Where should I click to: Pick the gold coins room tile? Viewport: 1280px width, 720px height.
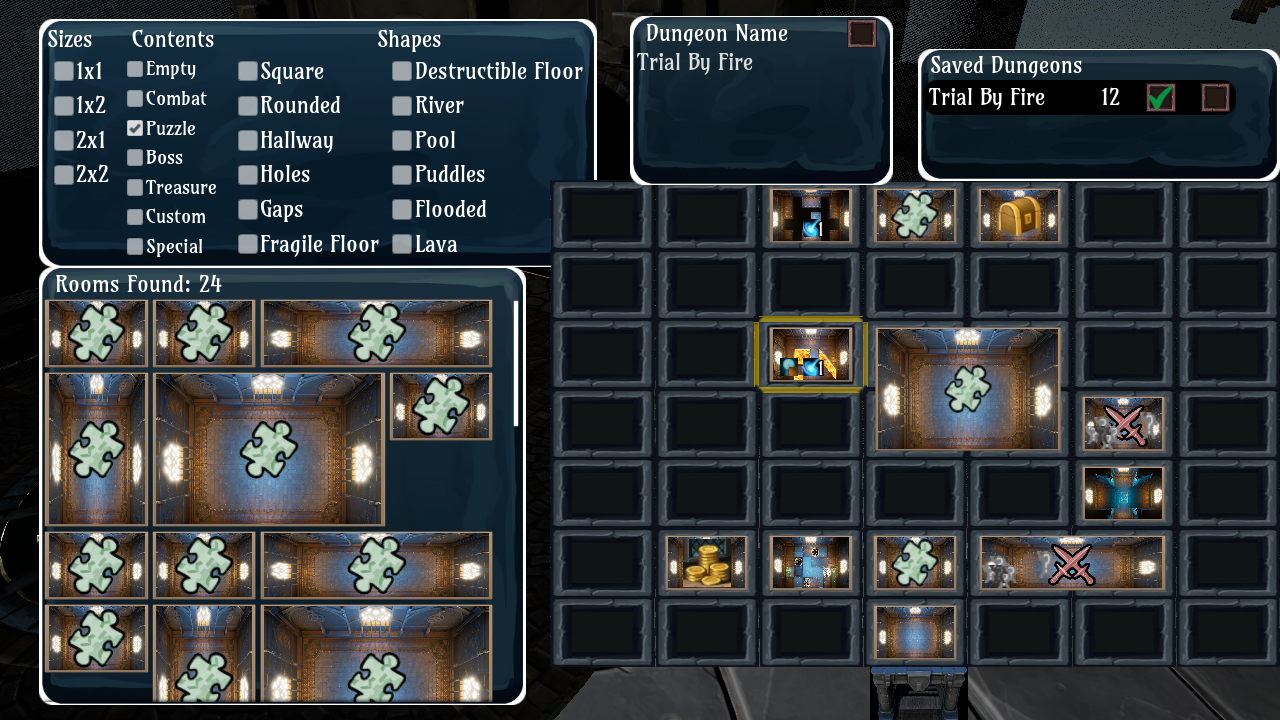pyautogui.click(x=707, y=562)
